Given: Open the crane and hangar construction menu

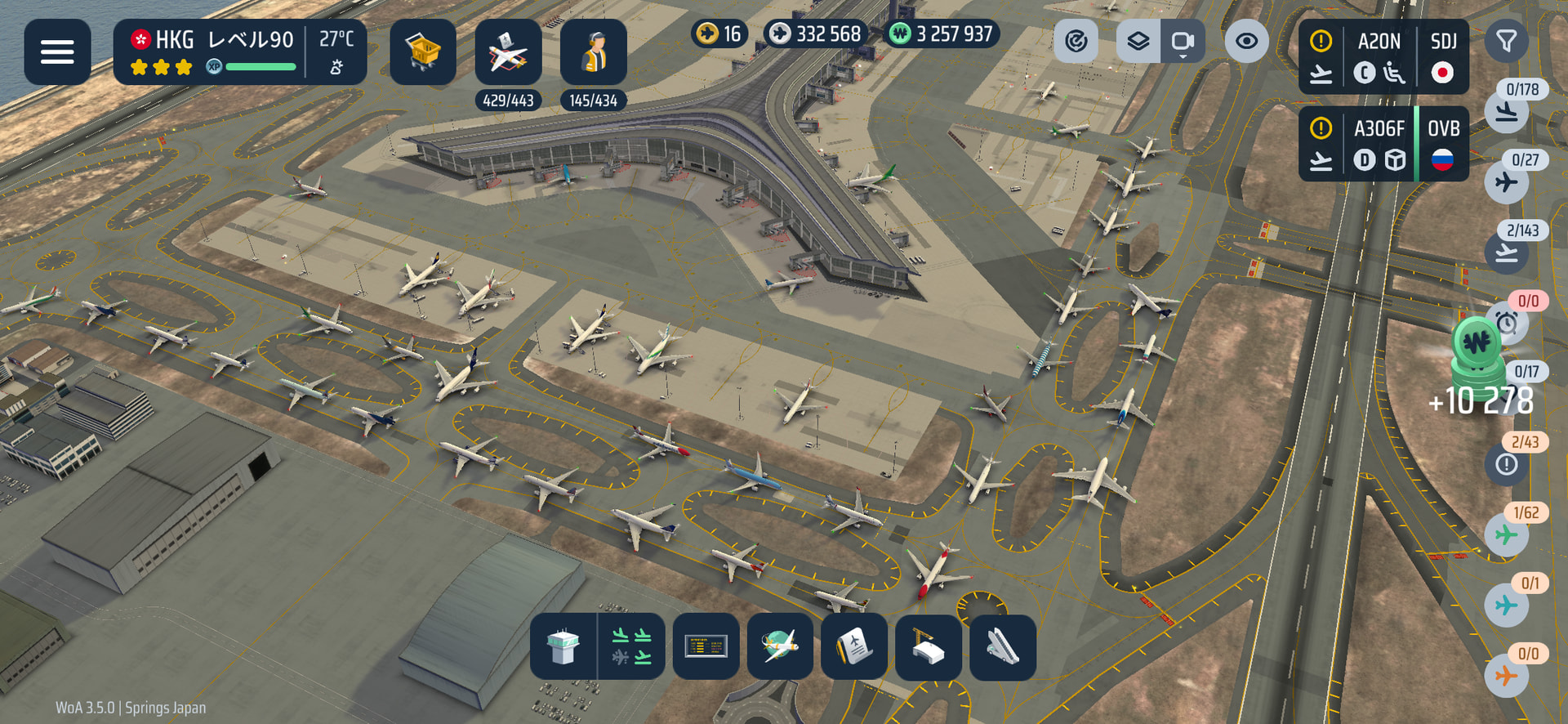Looking at the screenshot, I should coord(928,646).
